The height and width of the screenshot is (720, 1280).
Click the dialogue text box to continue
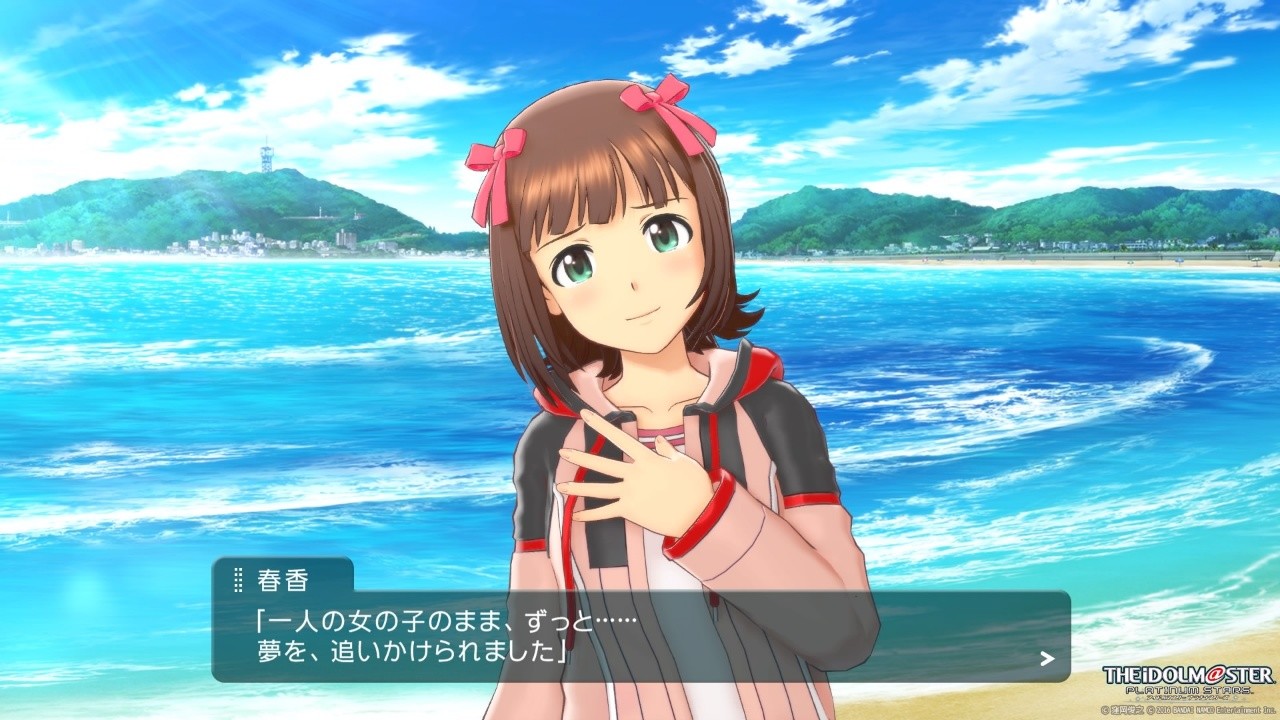pyautogui.click(x=640, y=636)
